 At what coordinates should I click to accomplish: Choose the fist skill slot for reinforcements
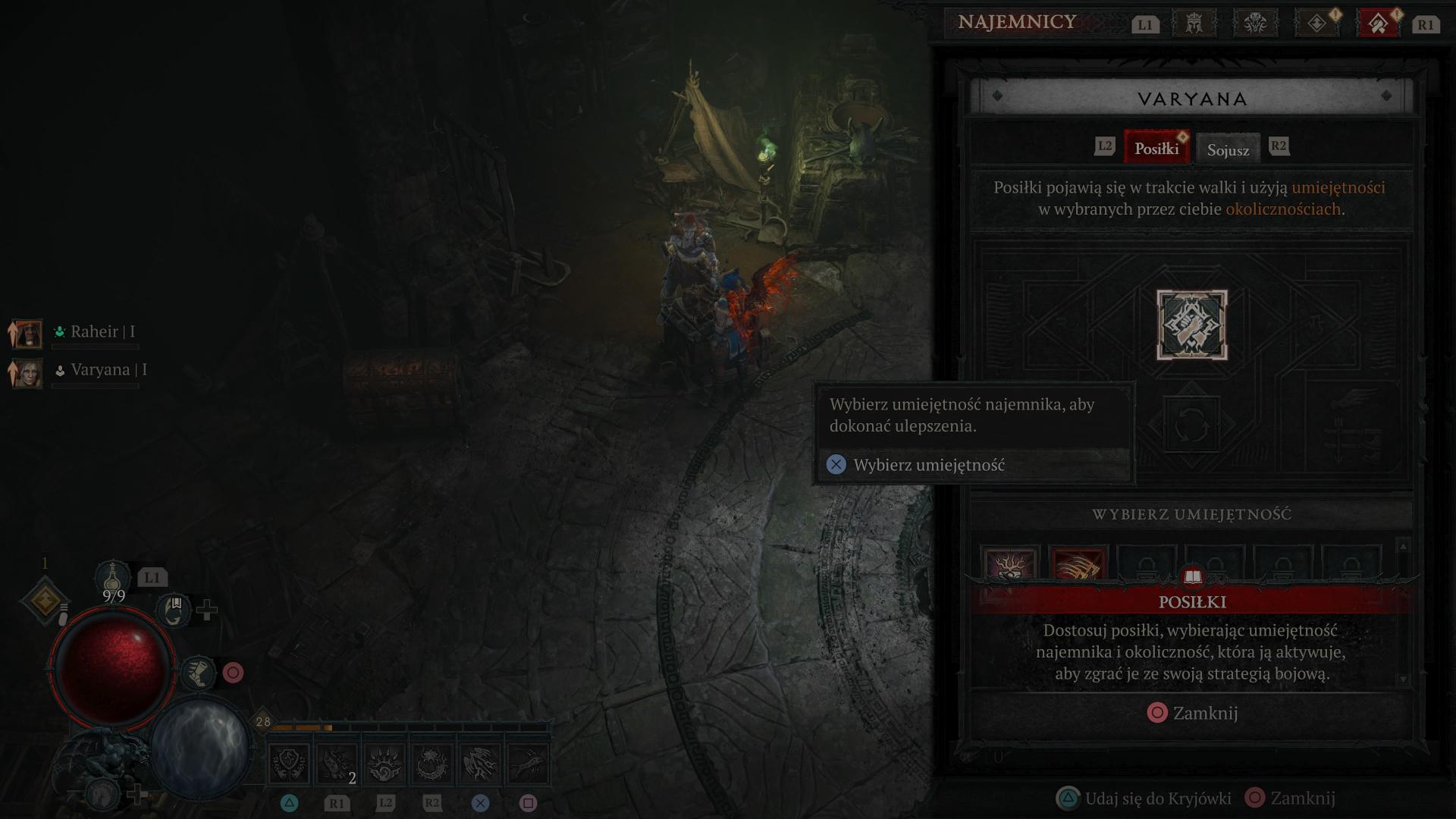(x=1191, y=325)
